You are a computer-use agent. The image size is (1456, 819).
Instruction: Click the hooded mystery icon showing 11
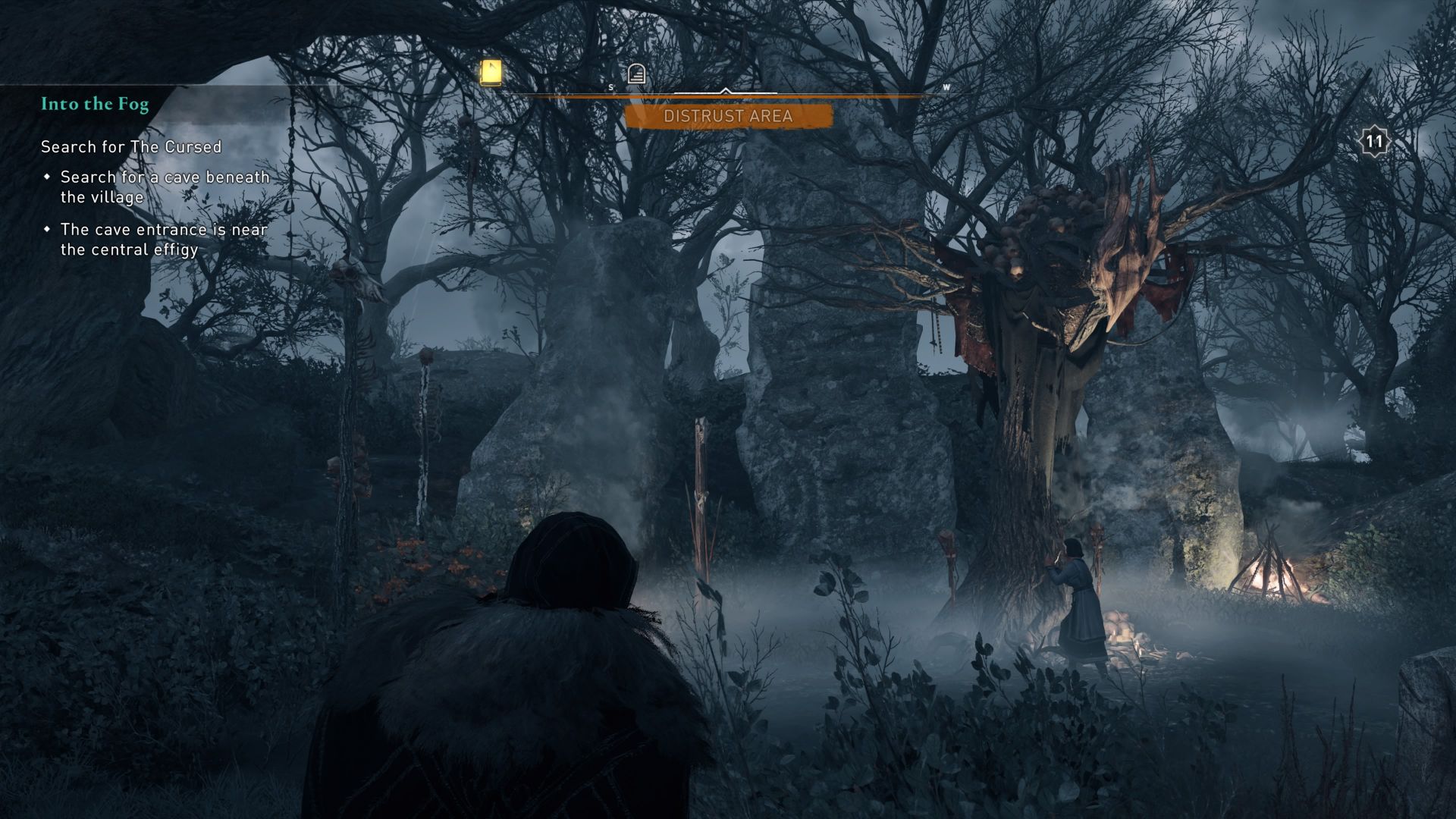(1374, 140)
